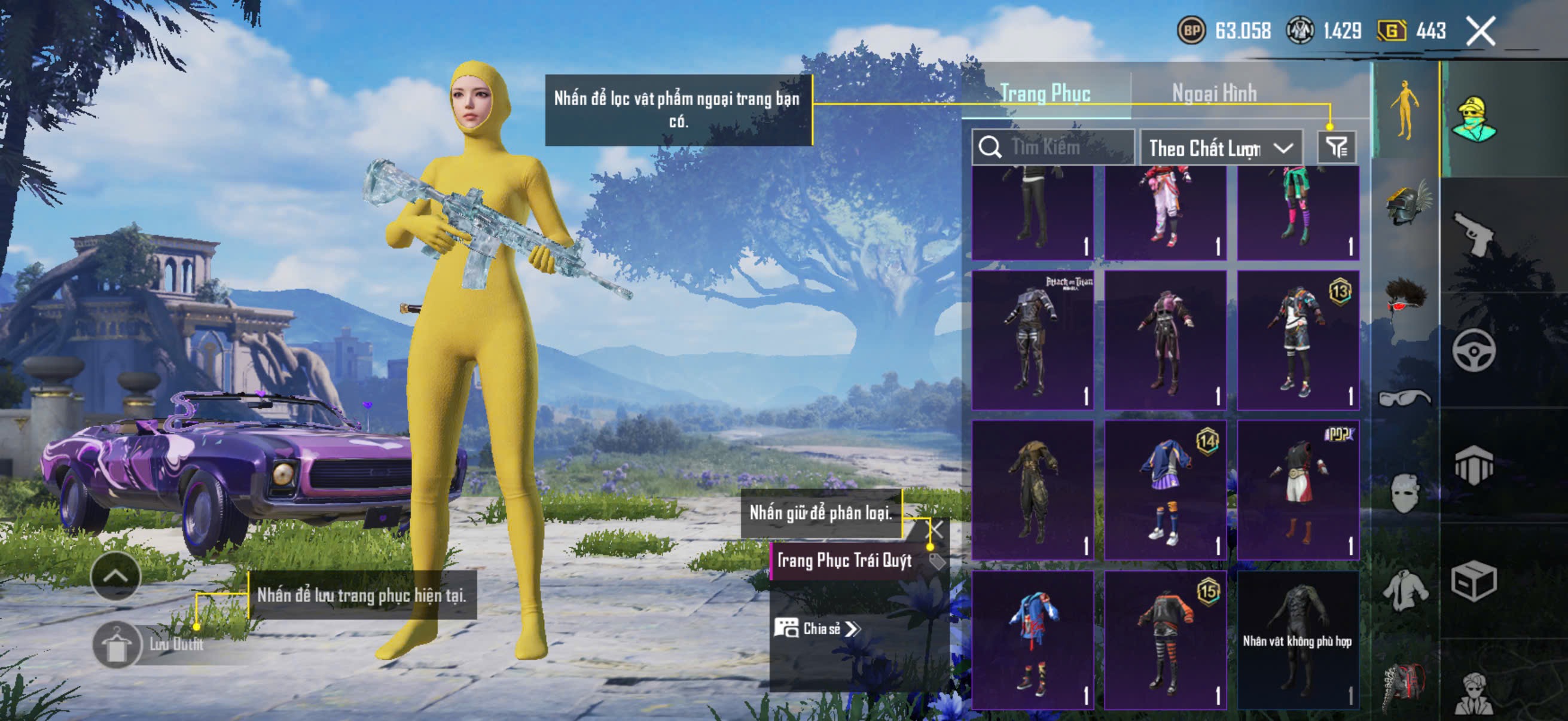Click the Tìm Kiếm search field
This screenshot has width=1568, height=721.
pyautogui.click(x=1059, y=147)
